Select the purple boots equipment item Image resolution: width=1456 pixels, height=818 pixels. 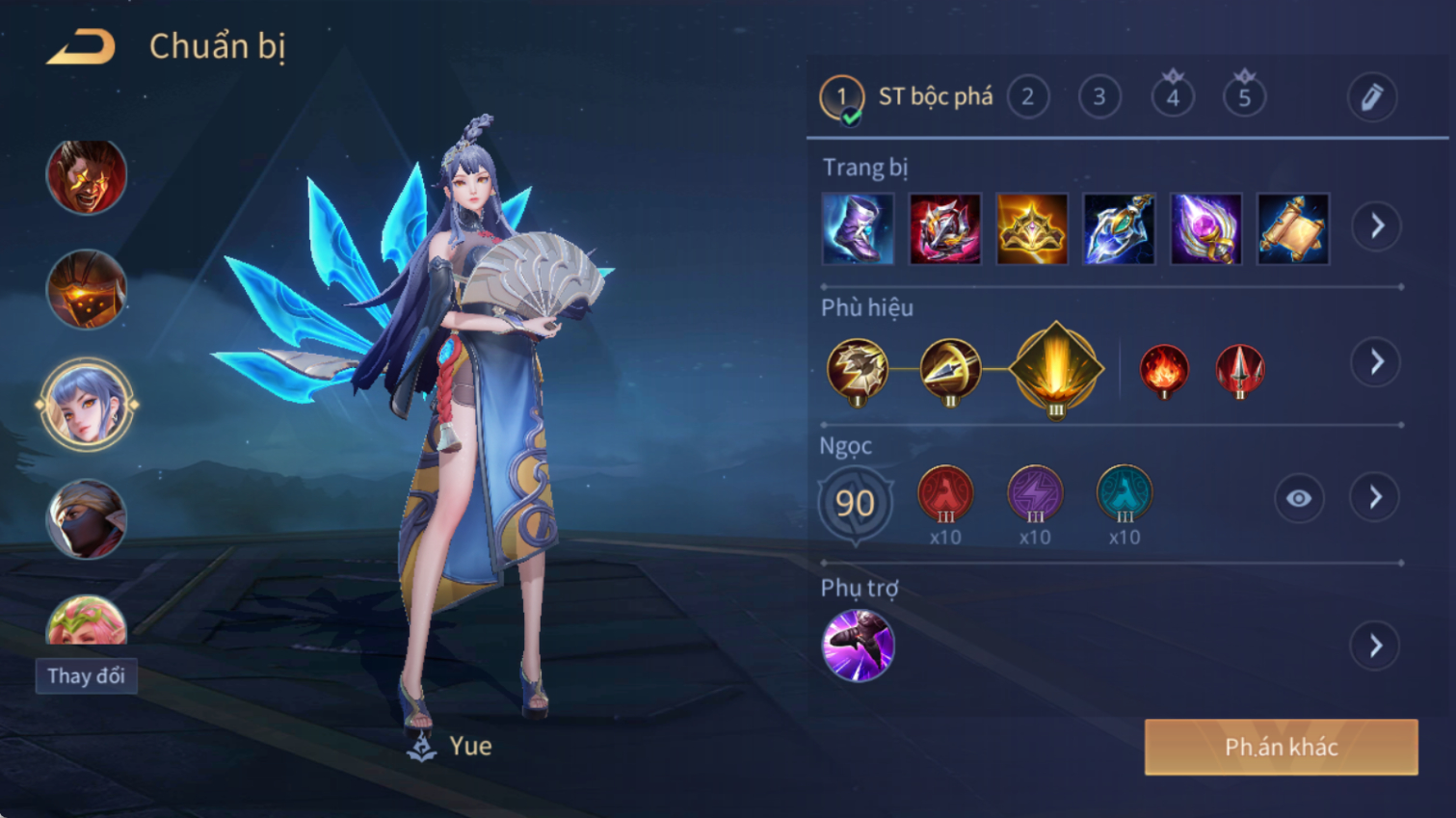coord(858,229)
